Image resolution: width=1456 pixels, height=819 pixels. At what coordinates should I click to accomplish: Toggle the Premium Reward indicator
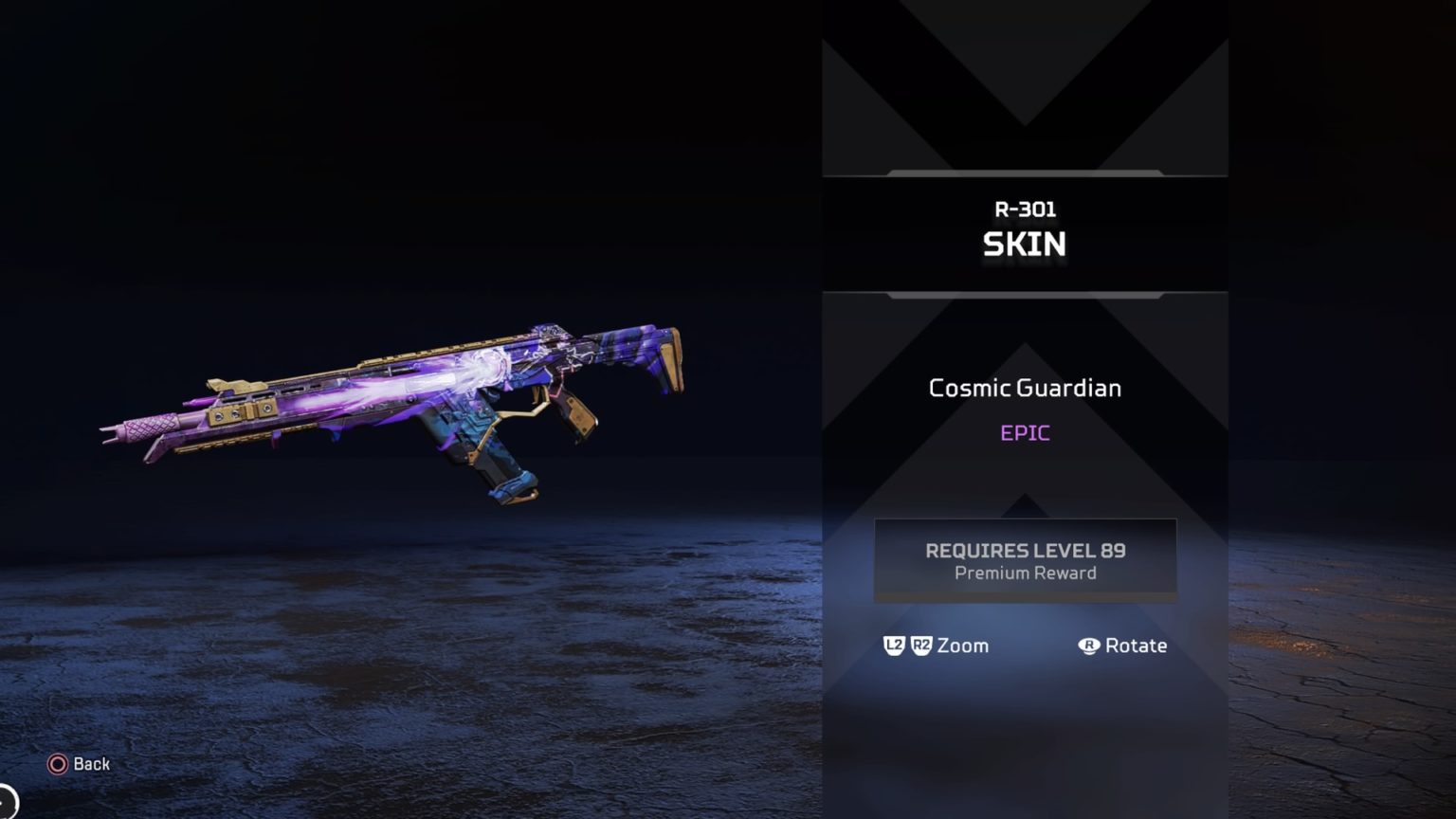point(1025,573)
